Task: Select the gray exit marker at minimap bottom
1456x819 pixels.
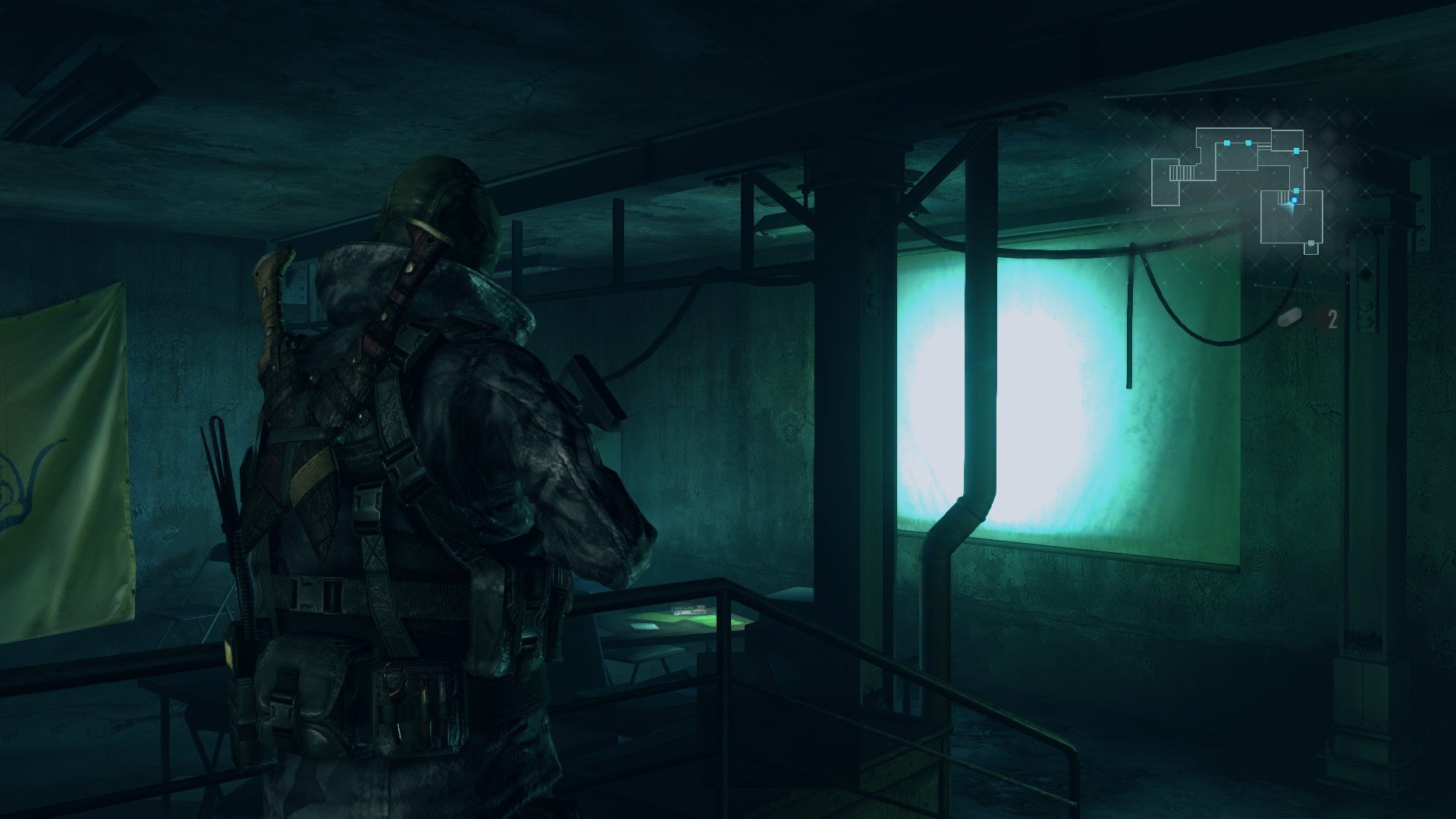Action: (x=1311, y=243)
